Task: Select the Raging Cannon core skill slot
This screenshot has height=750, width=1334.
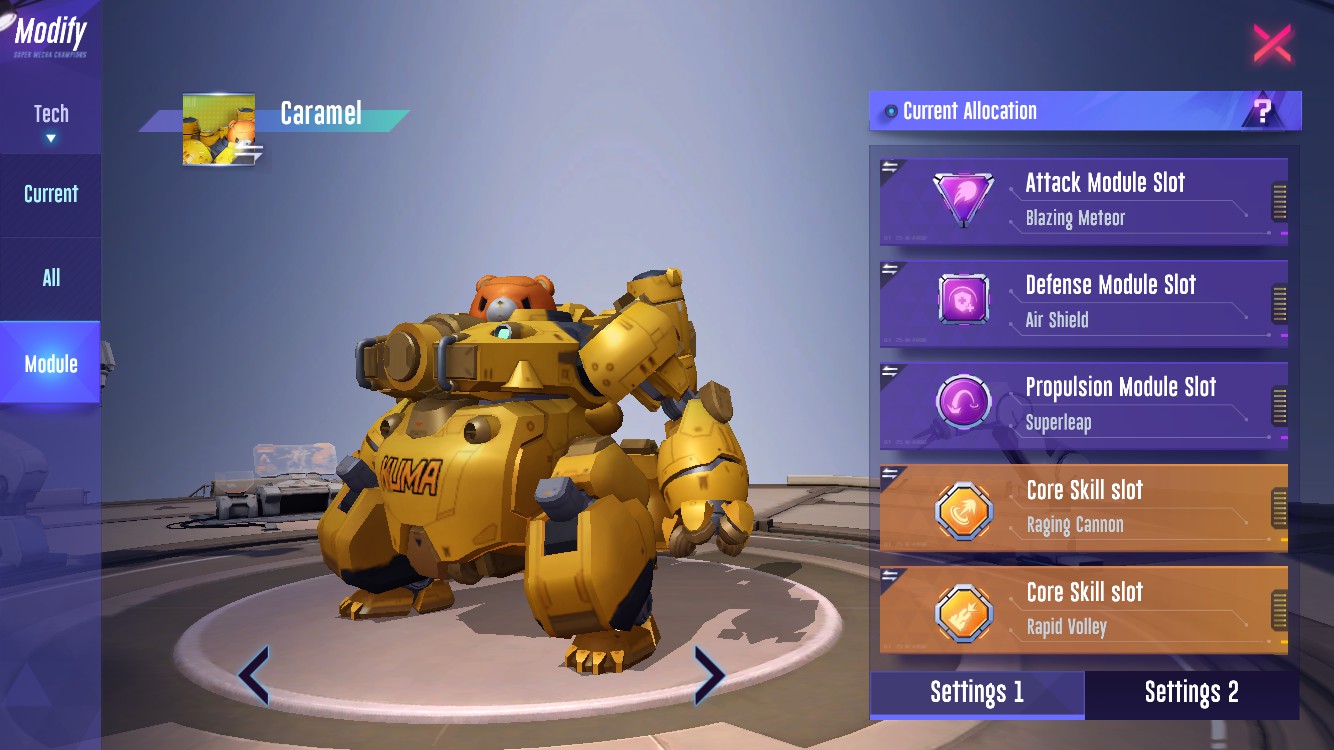Action: click(1083, 507)
